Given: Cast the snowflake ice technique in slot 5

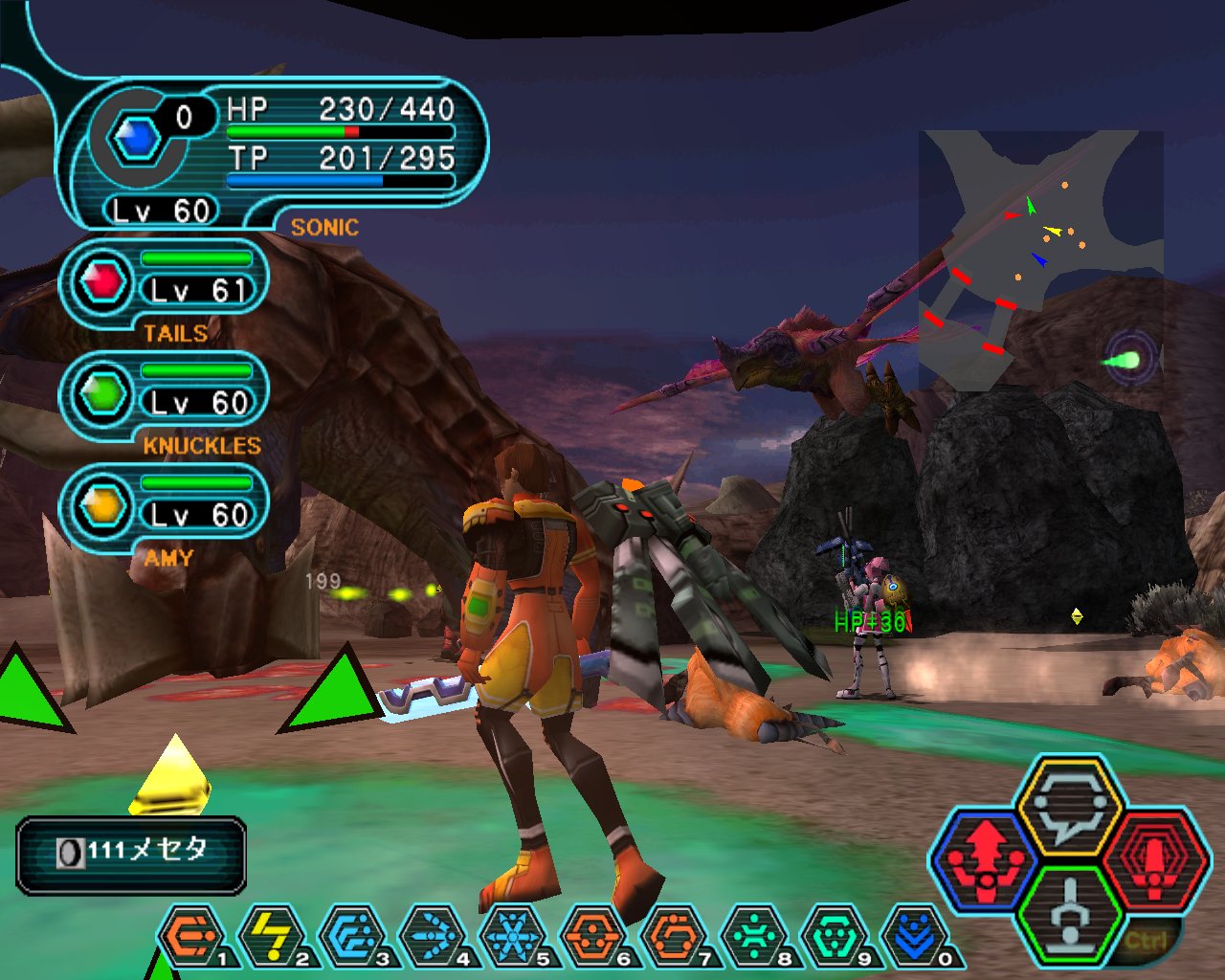Looking at the screenshot, I should click(514, 937).
